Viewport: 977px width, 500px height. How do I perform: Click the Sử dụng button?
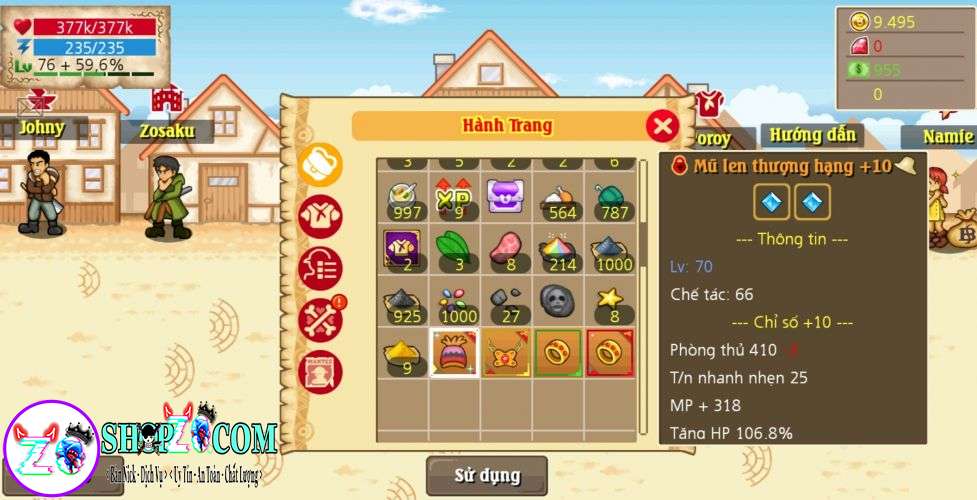(487, 476)
